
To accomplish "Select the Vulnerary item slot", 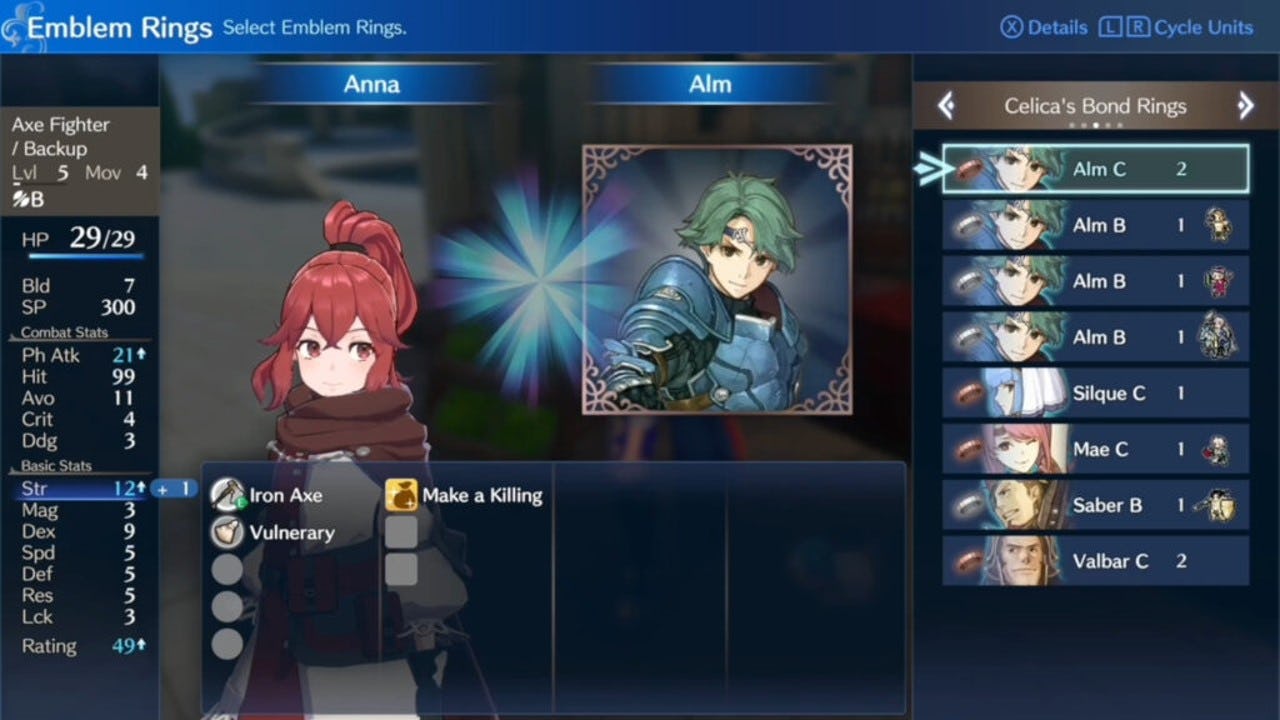I will coord(273,532).
